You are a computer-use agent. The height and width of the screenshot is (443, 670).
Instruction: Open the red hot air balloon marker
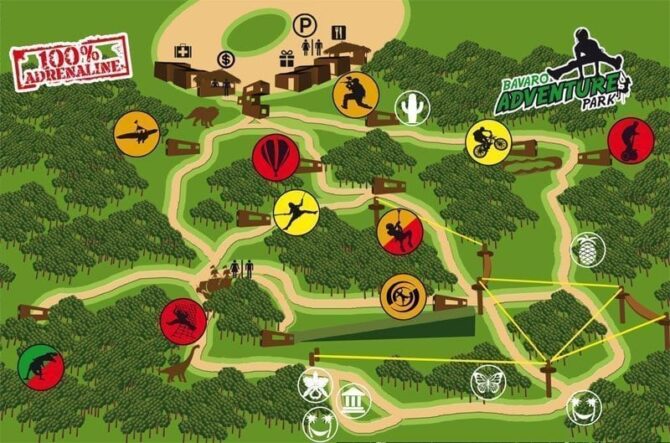276,158
